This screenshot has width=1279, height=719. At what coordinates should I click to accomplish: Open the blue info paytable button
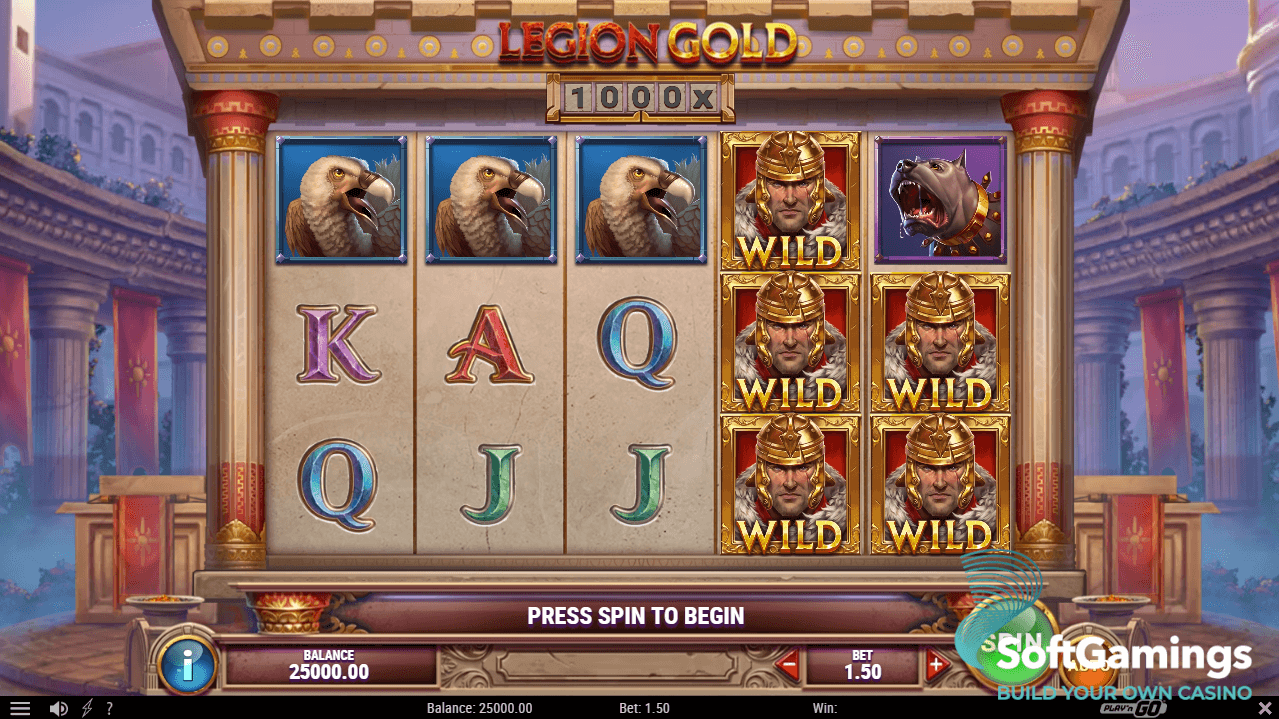(x=187, y=661)
